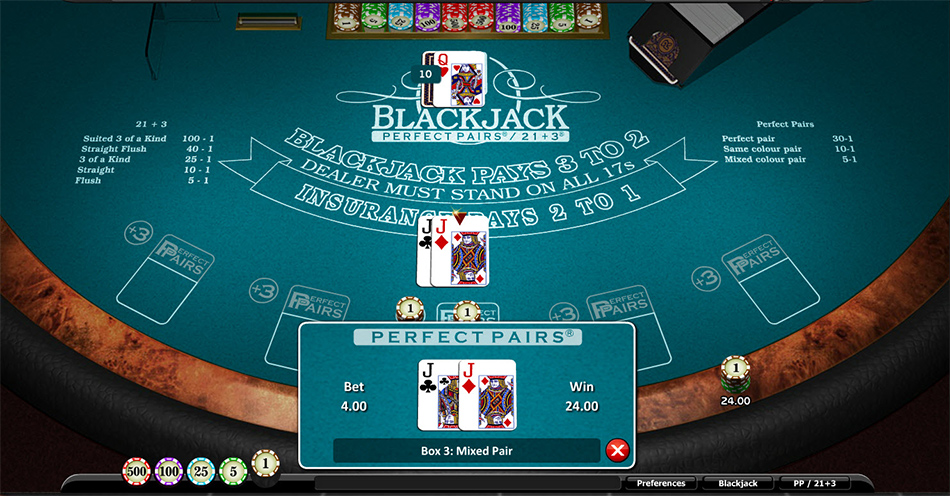Open the Preferences menu
950x496 pixels.
tap(661, 484)
